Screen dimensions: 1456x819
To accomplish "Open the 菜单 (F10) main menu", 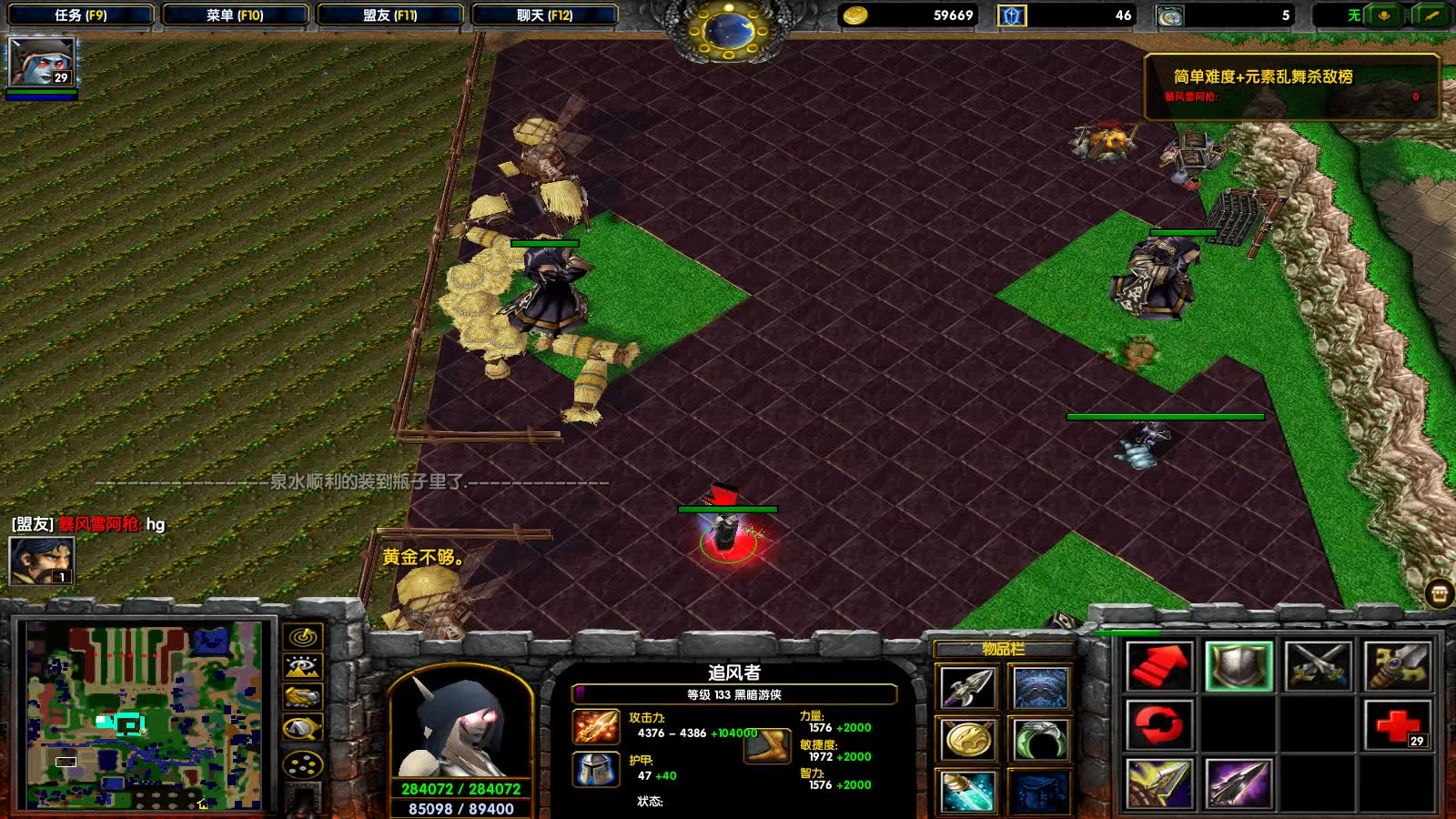I will pos(235,15).
